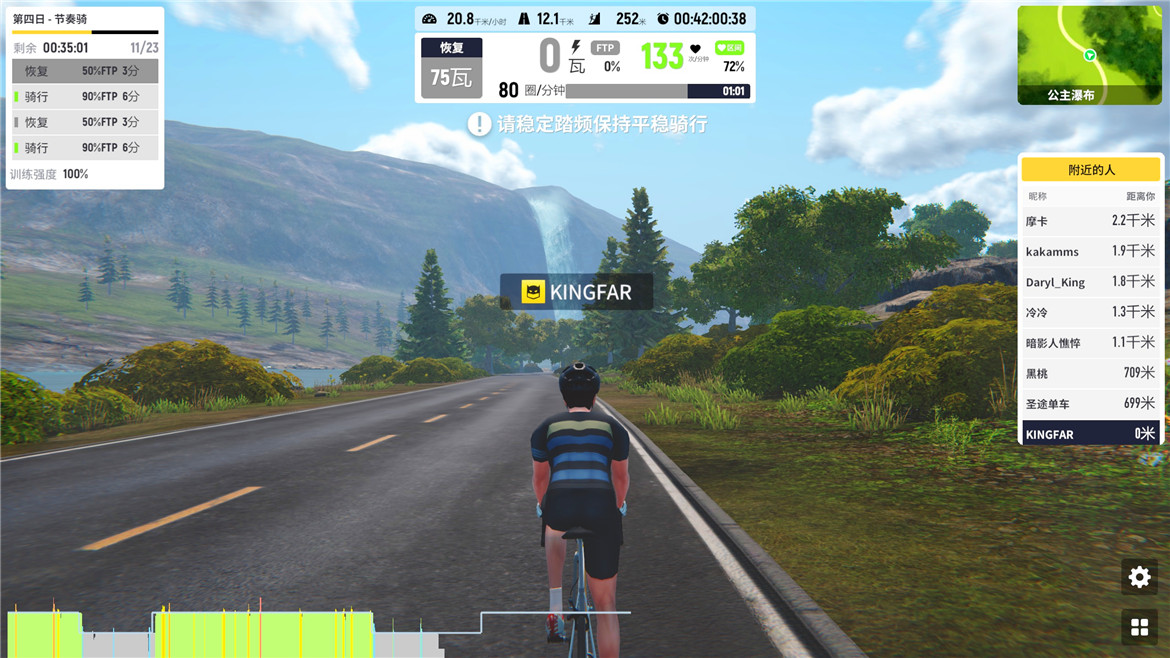
Task: Select the highlighted KINGFAR row
Action: pyautogui.click(x=1090, y=434)
